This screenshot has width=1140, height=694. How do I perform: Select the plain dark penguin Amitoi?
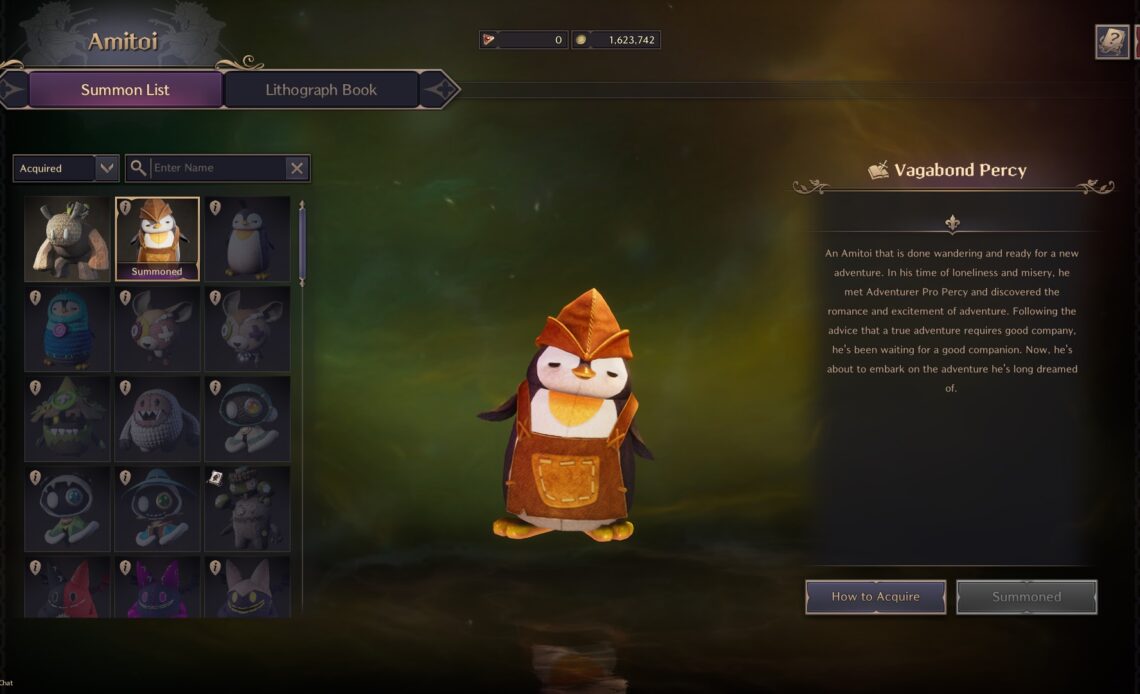pyautogui.click(x=247, y=238)
